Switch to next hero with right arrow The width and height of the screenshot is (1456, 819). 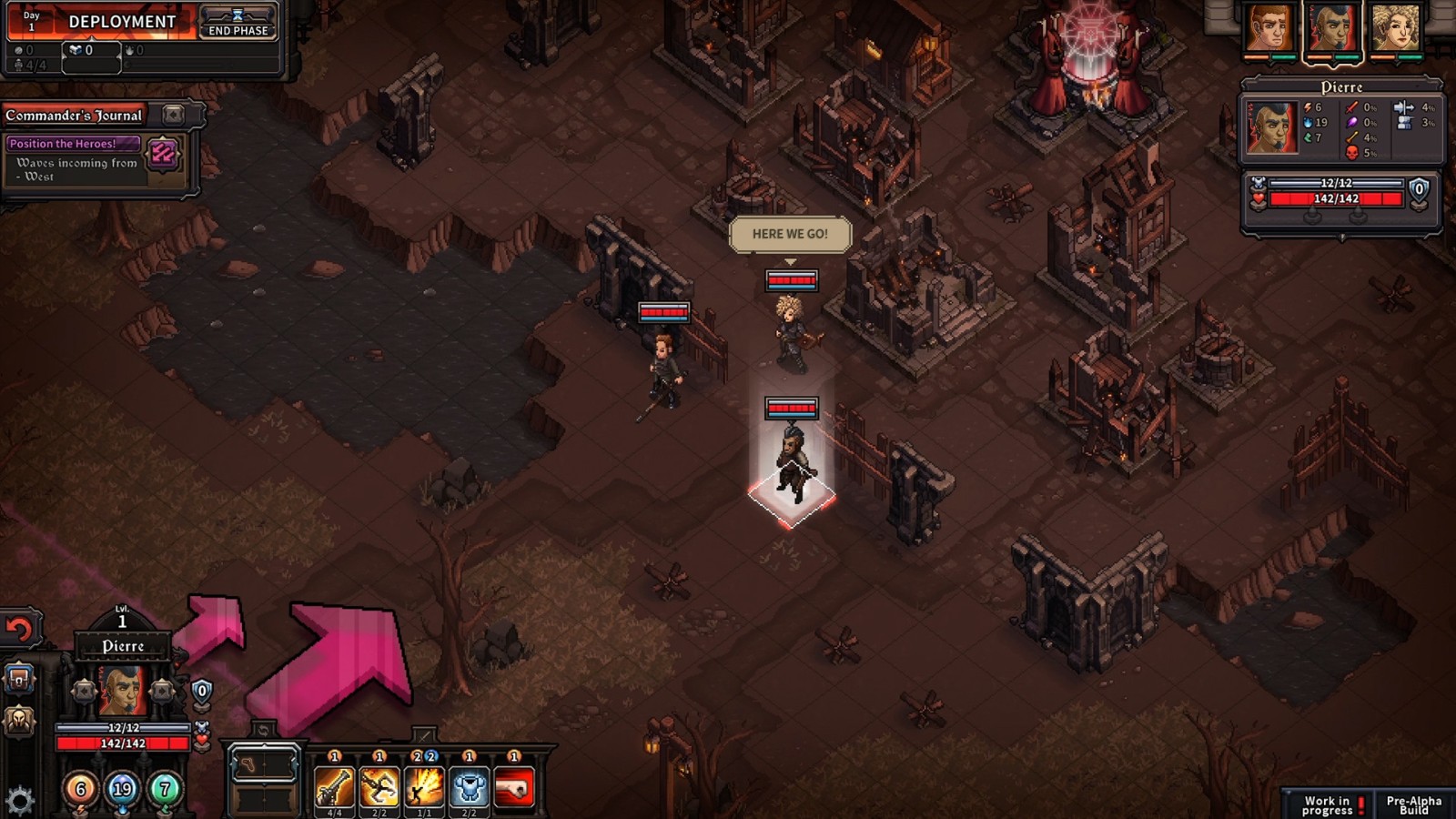[x=162, y=692]
